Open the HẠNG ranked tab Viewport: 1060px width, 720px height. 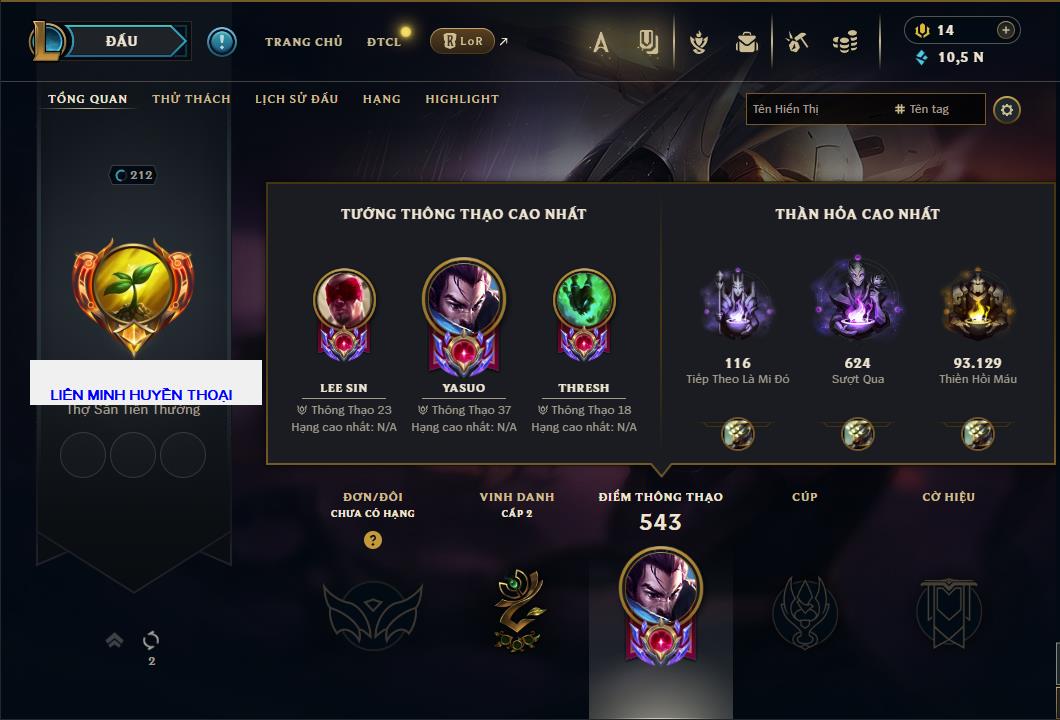381,99
